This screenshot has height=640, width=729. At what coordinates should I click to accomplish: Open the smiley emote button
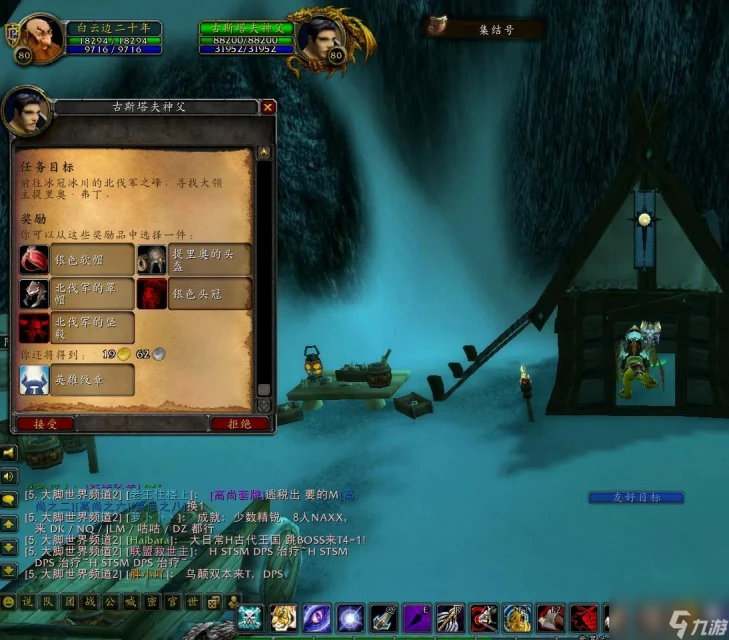tap(8, 602)
